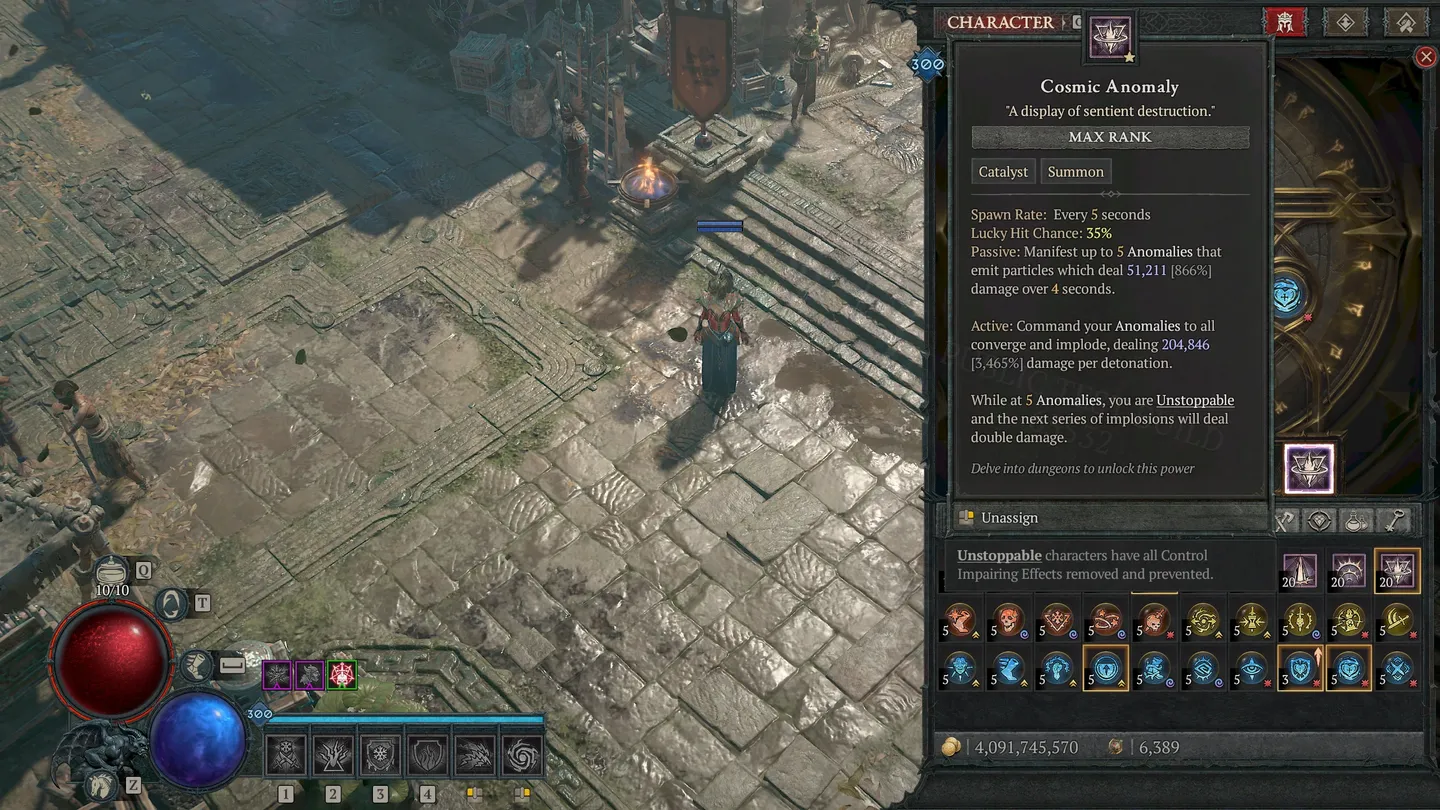Image resolution: width=1440 pixels, height=810 pixels.
Task: Activate the swirling vortex skill on the hotbar
Action: coord(522,756)
